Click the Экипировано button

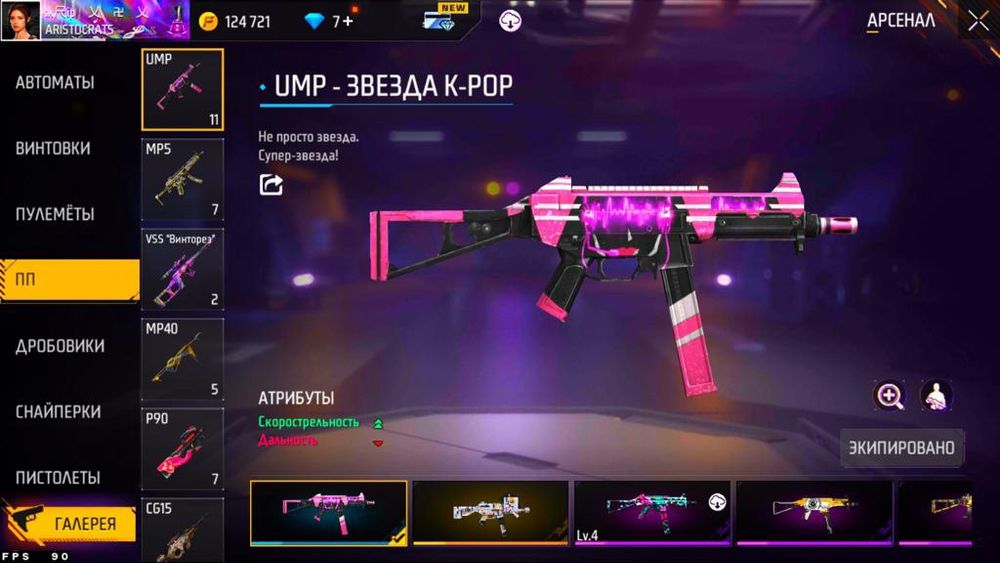pos(902,448)
